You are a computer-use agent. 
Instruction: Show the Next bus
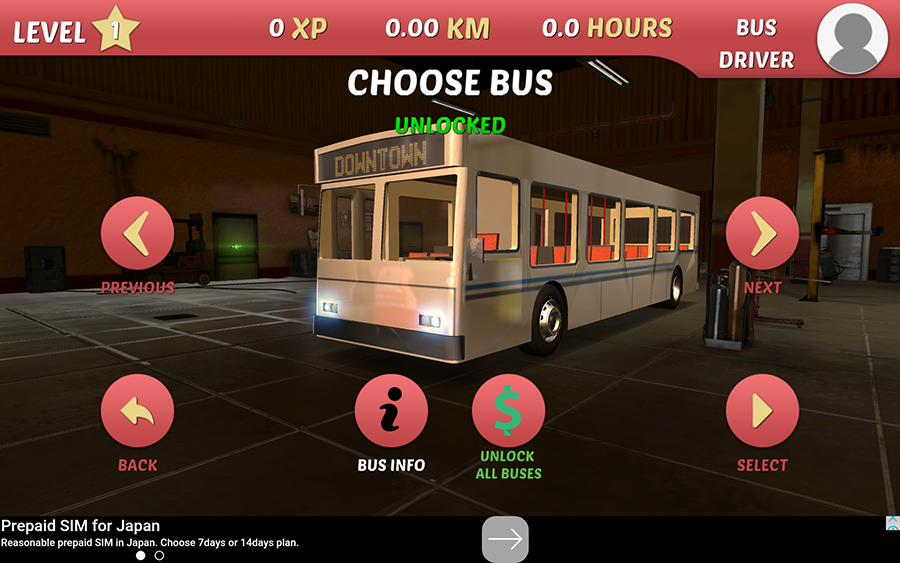[762, 234]
